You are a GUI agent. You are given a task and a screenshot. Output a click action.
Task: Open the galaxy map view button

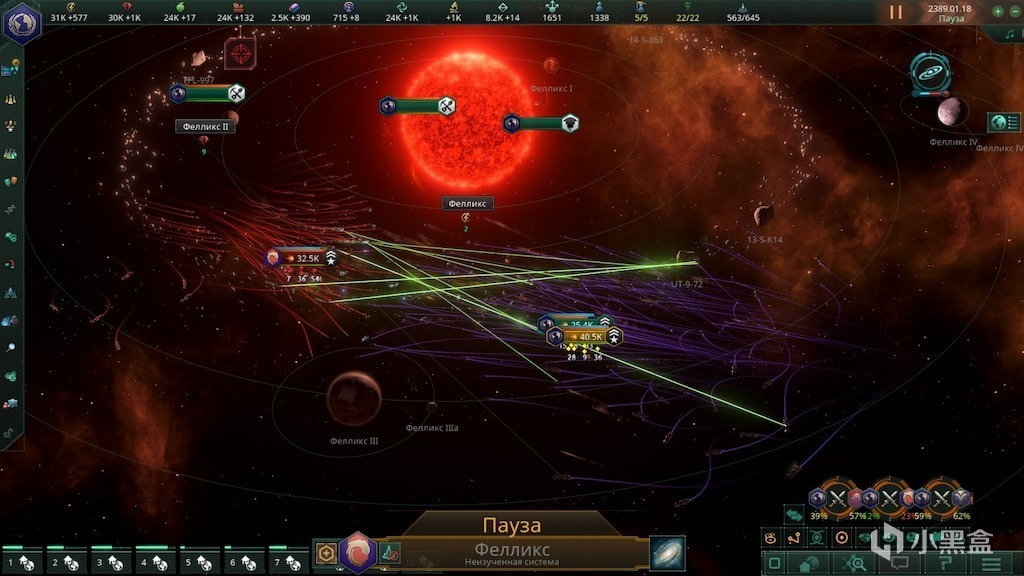(666, 552)
